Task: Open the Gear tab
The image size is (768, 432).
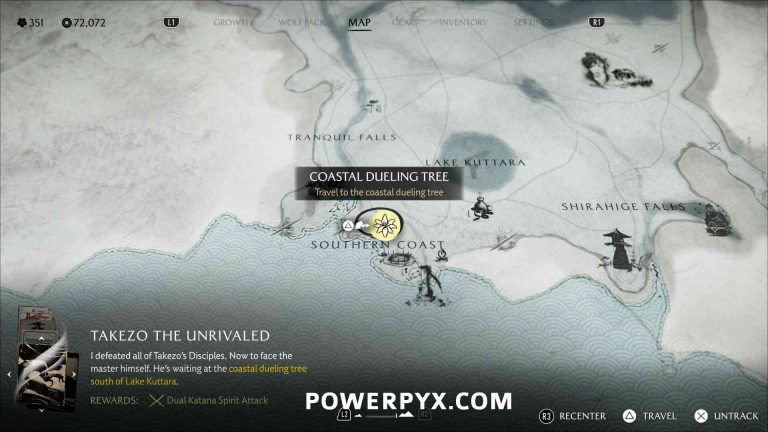Action: pyautogui.click(x=406, y=22)
